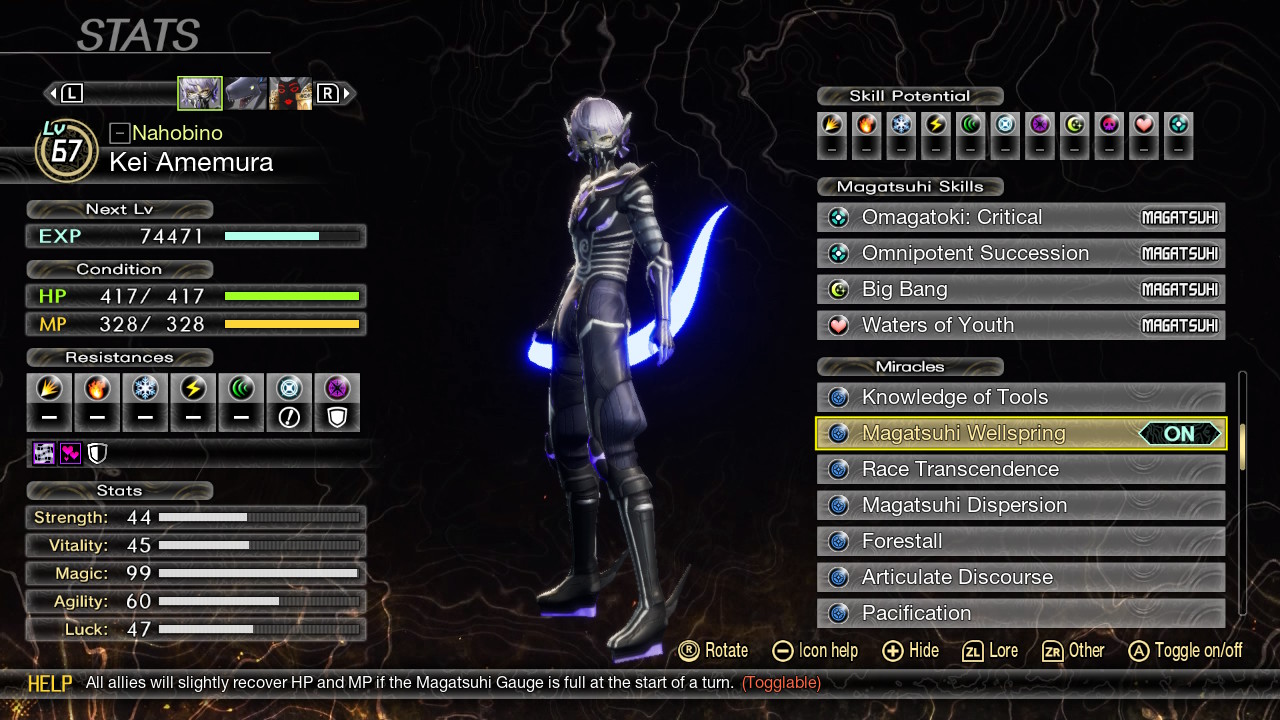Select the Magatsuhi Dispersion miracle
The width and height of the screenshot is (1280, 720).
(1020, 505)
